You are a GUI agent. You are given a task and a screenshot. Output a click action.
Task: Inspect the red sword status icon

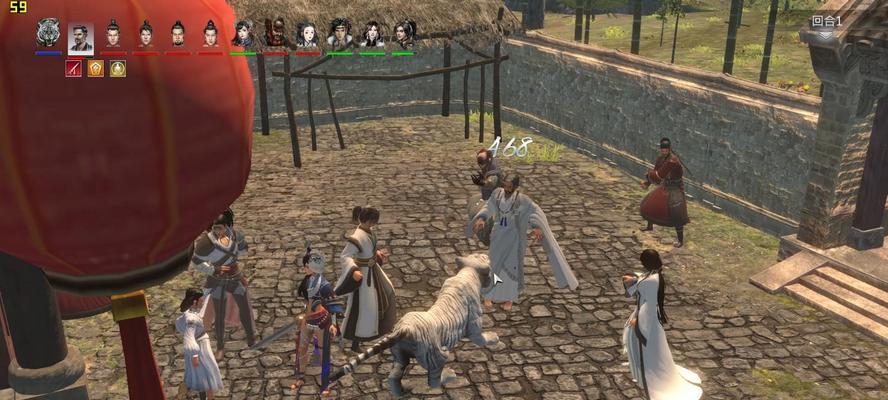[x=73, y=68]
